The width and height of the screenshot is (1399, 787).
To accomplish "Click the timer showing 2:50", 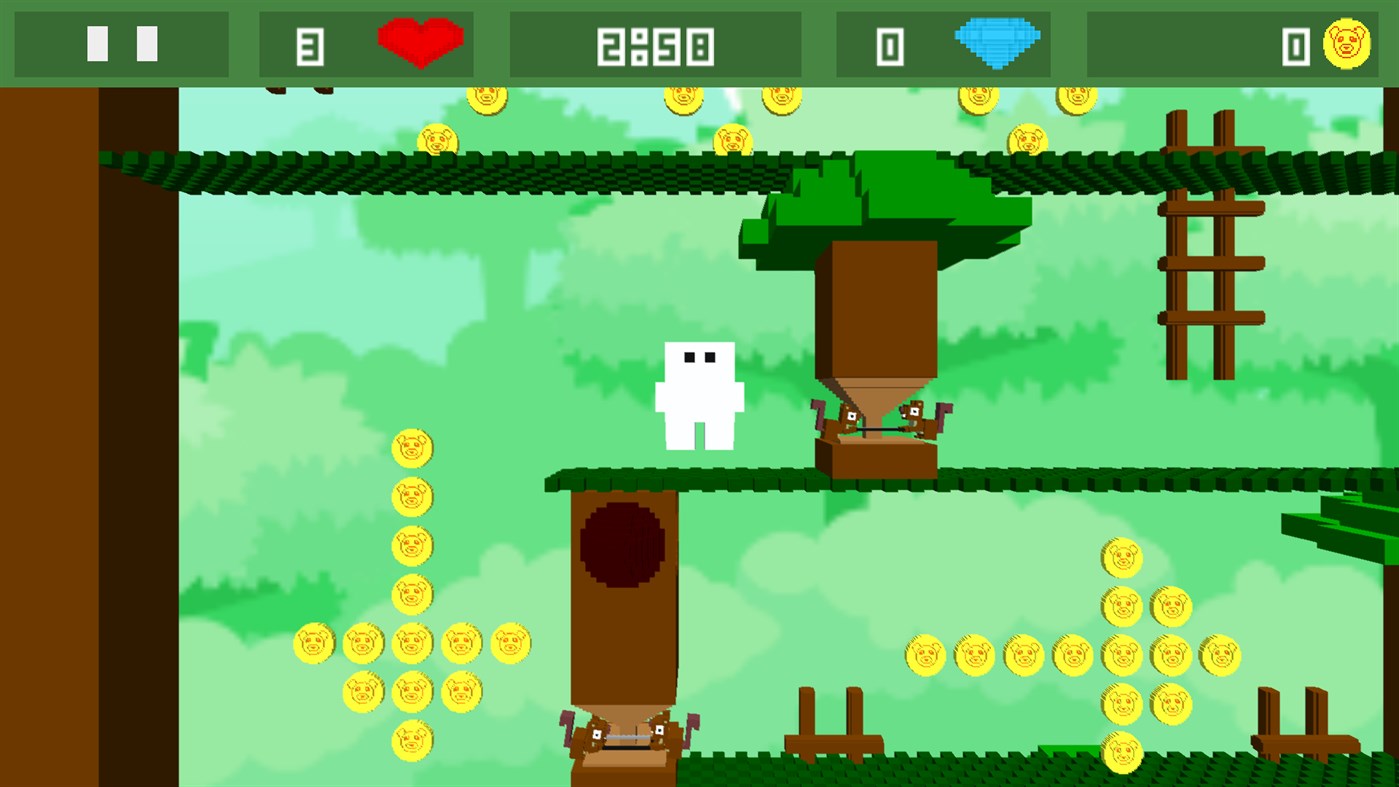I will [655, 43].
